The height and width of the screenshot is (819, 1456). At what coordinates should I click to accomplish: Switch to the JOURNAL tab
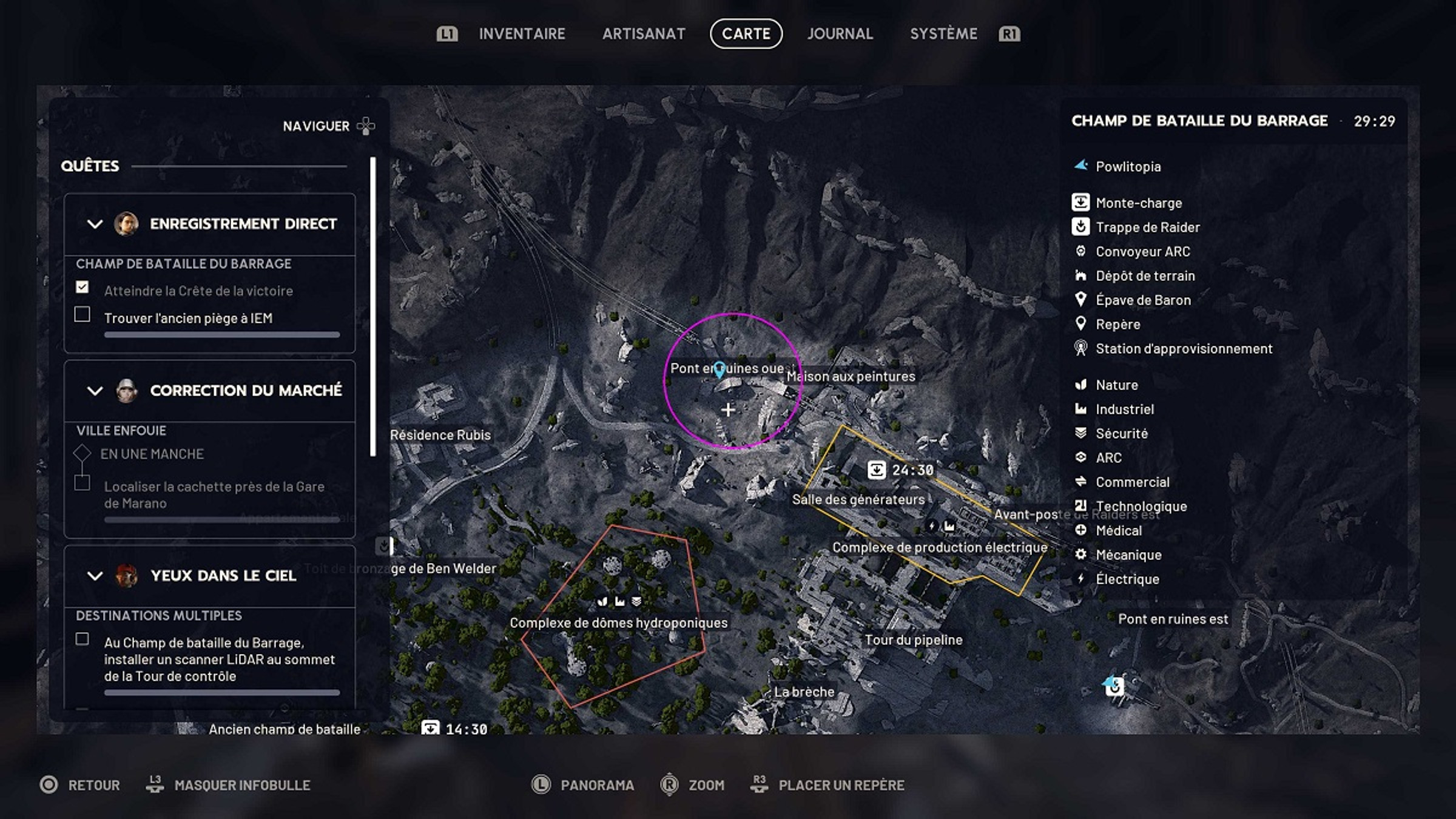pos(840,33)
